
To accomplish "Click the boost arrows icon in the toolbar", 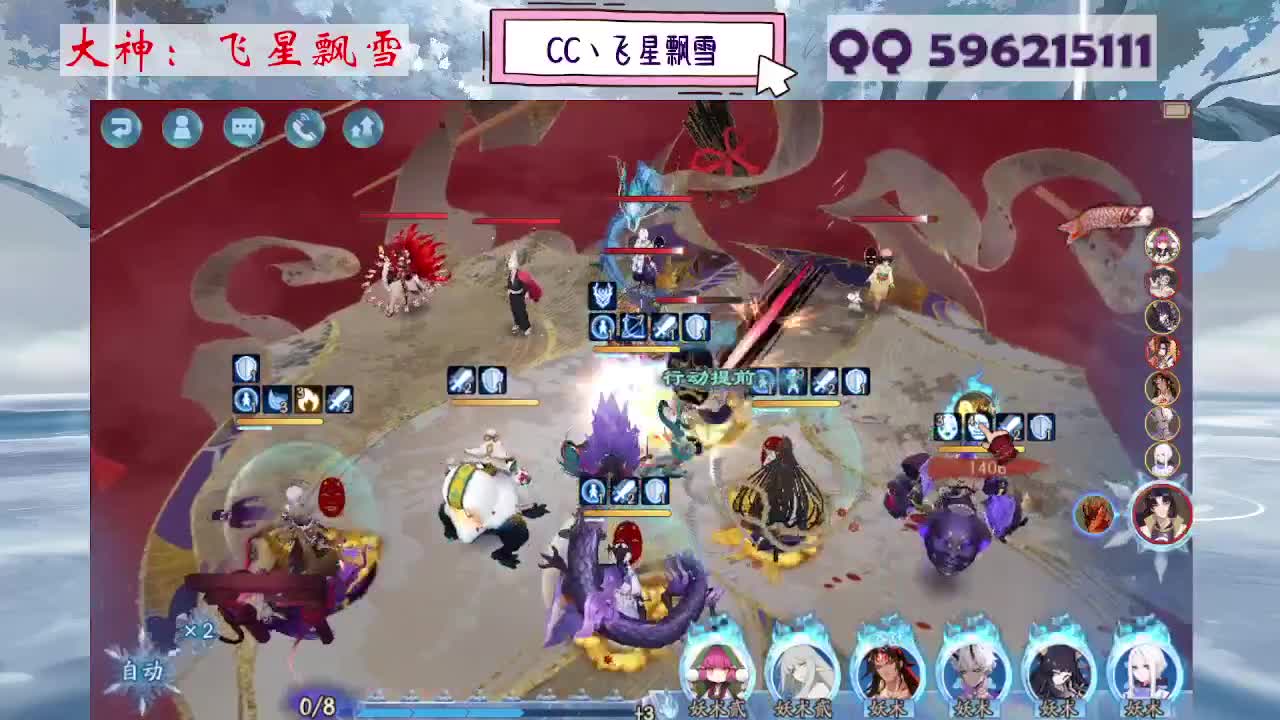I will click(x=365, y=128).
